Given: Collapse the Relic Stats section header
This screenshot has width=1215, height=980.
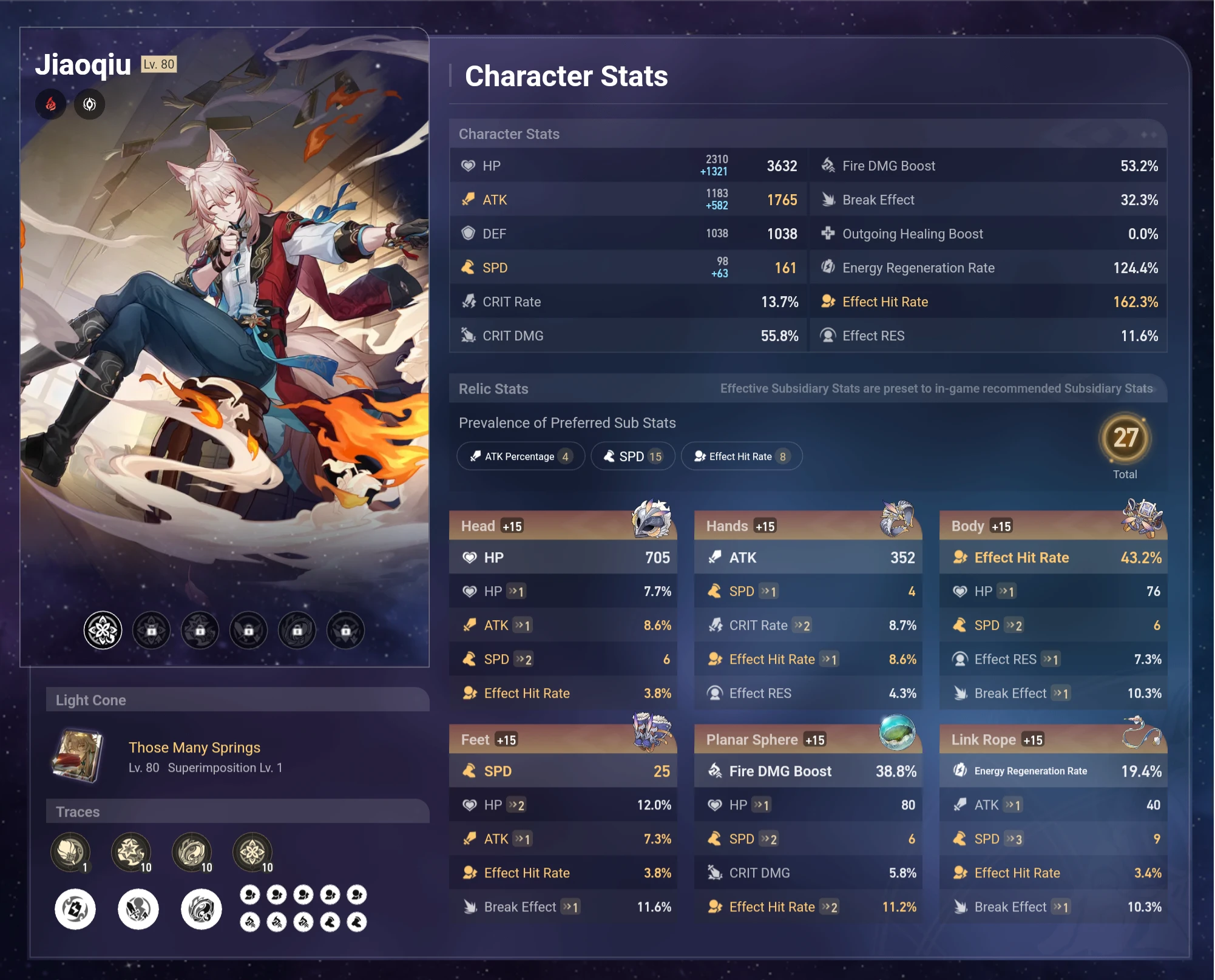Looking at the screenshot, I should point(493,388).
